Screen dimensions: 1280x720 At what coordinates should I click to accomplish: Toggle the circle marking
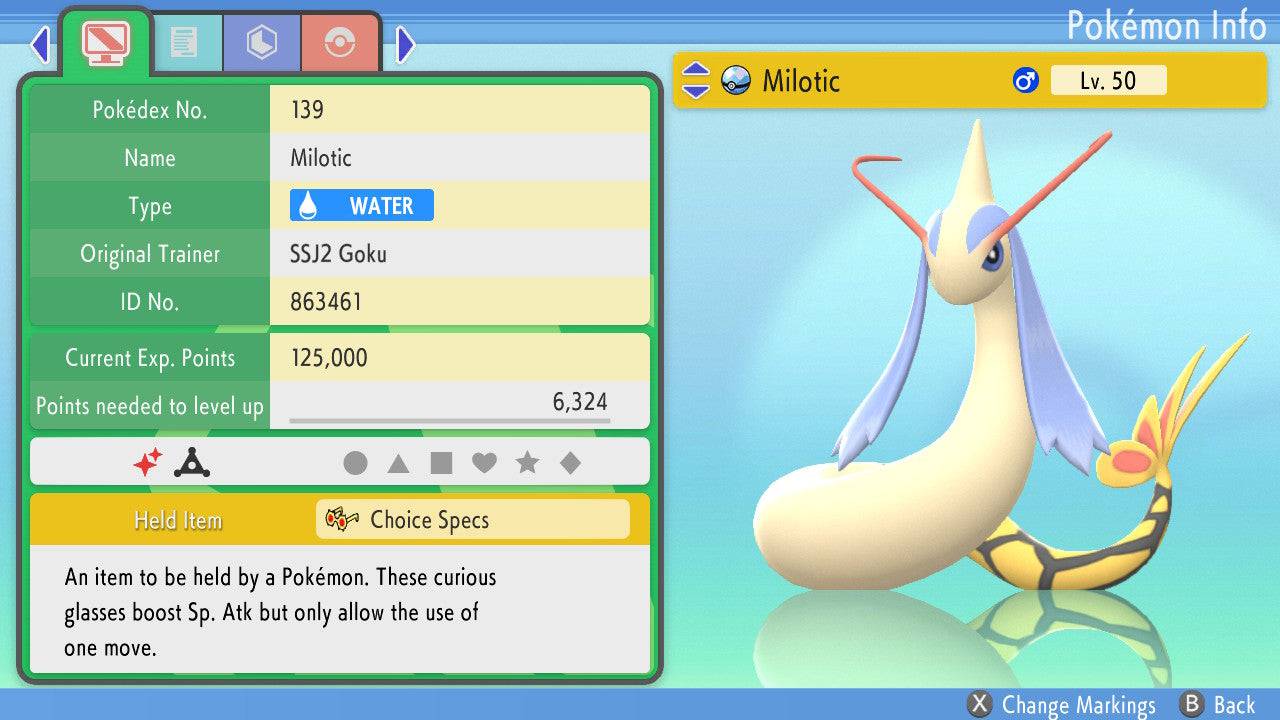point(355,463)
